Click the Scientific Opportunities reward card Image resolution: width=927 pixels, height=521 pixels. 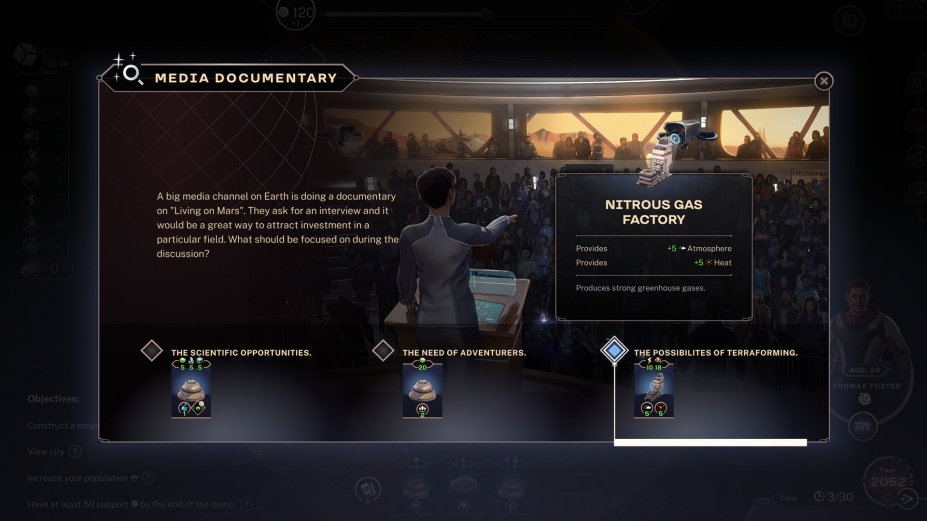(191, 389)
